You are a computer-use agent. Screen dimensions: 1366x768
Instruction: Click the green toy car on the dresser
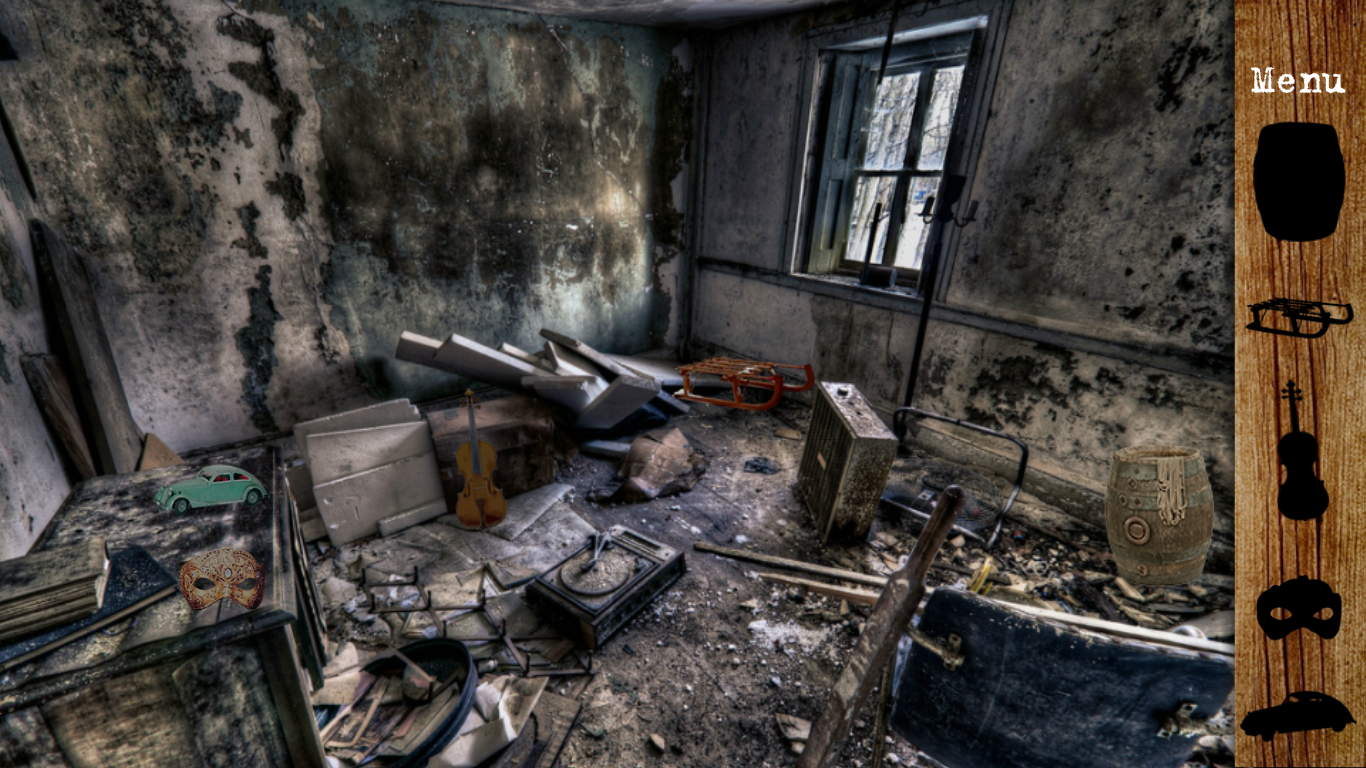pos(205,488)
